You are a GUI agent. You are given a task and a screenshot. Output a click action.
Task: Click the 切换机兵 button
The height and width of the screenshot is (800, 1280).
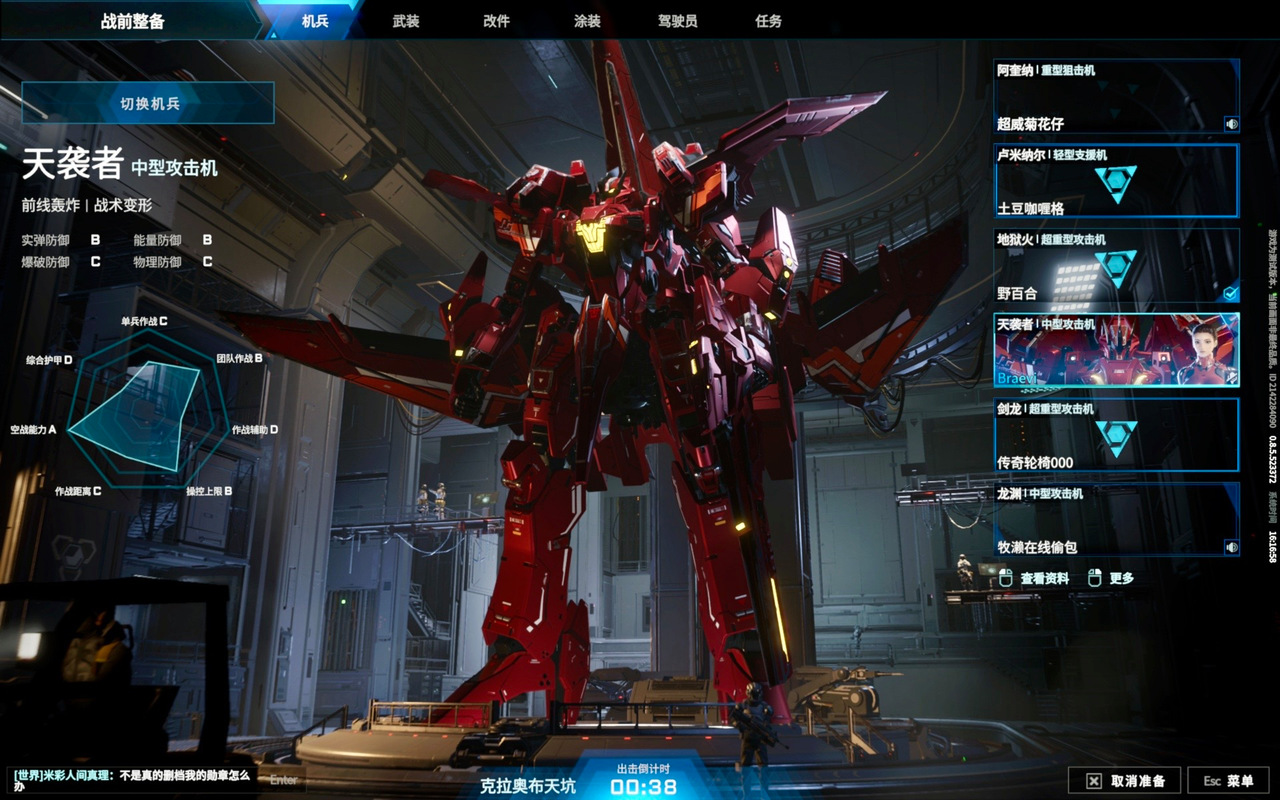point(148,103)
